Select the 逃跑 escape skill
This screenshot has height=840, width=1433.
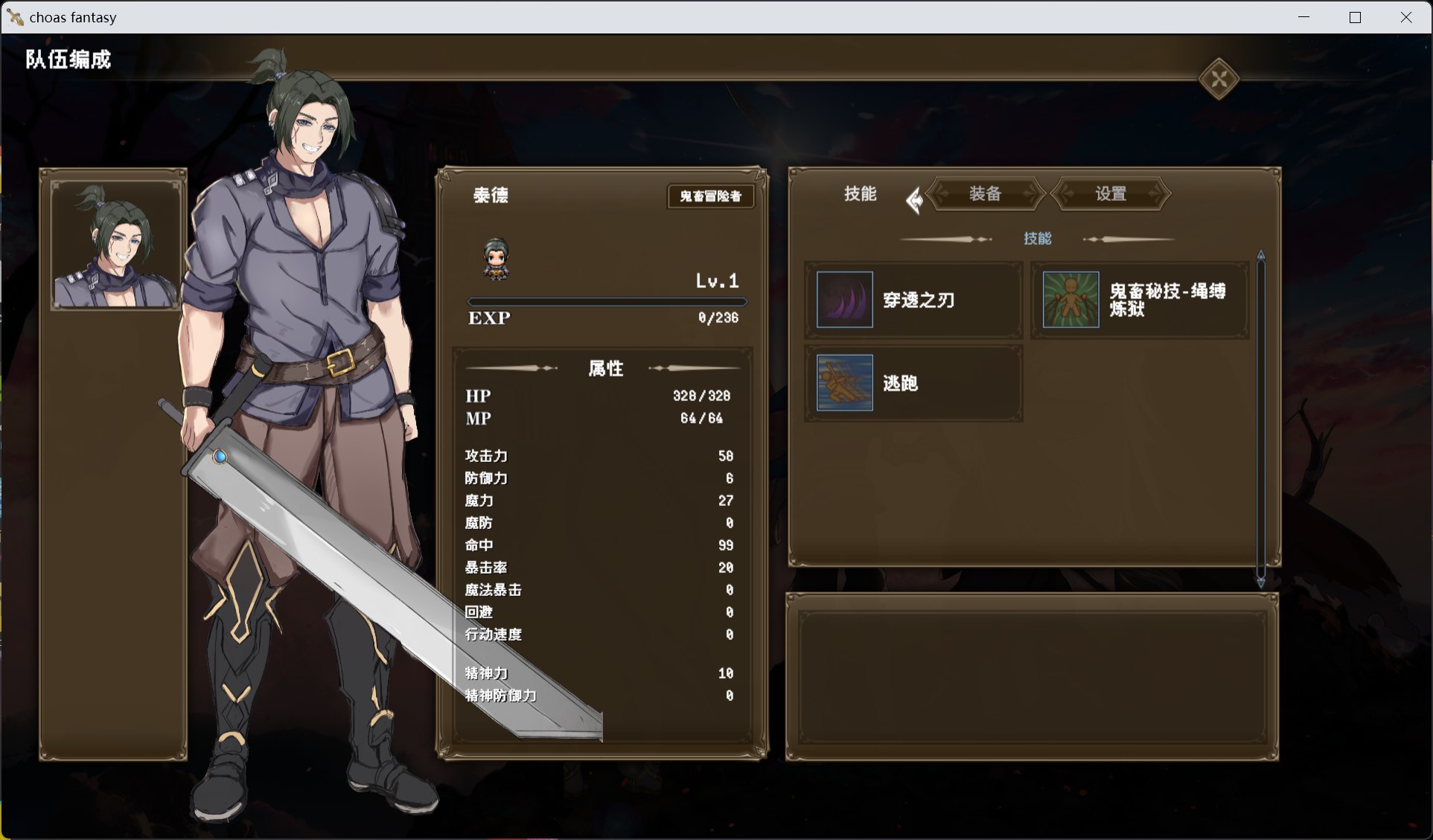click(913, 383)
